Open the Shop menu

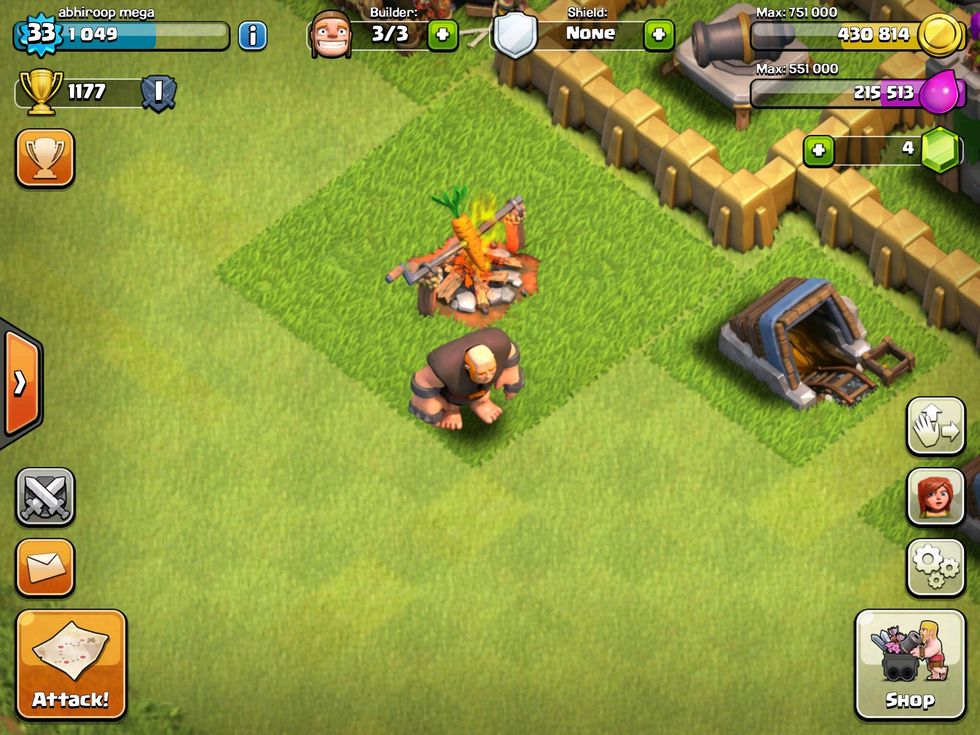[x=910, y=664]
